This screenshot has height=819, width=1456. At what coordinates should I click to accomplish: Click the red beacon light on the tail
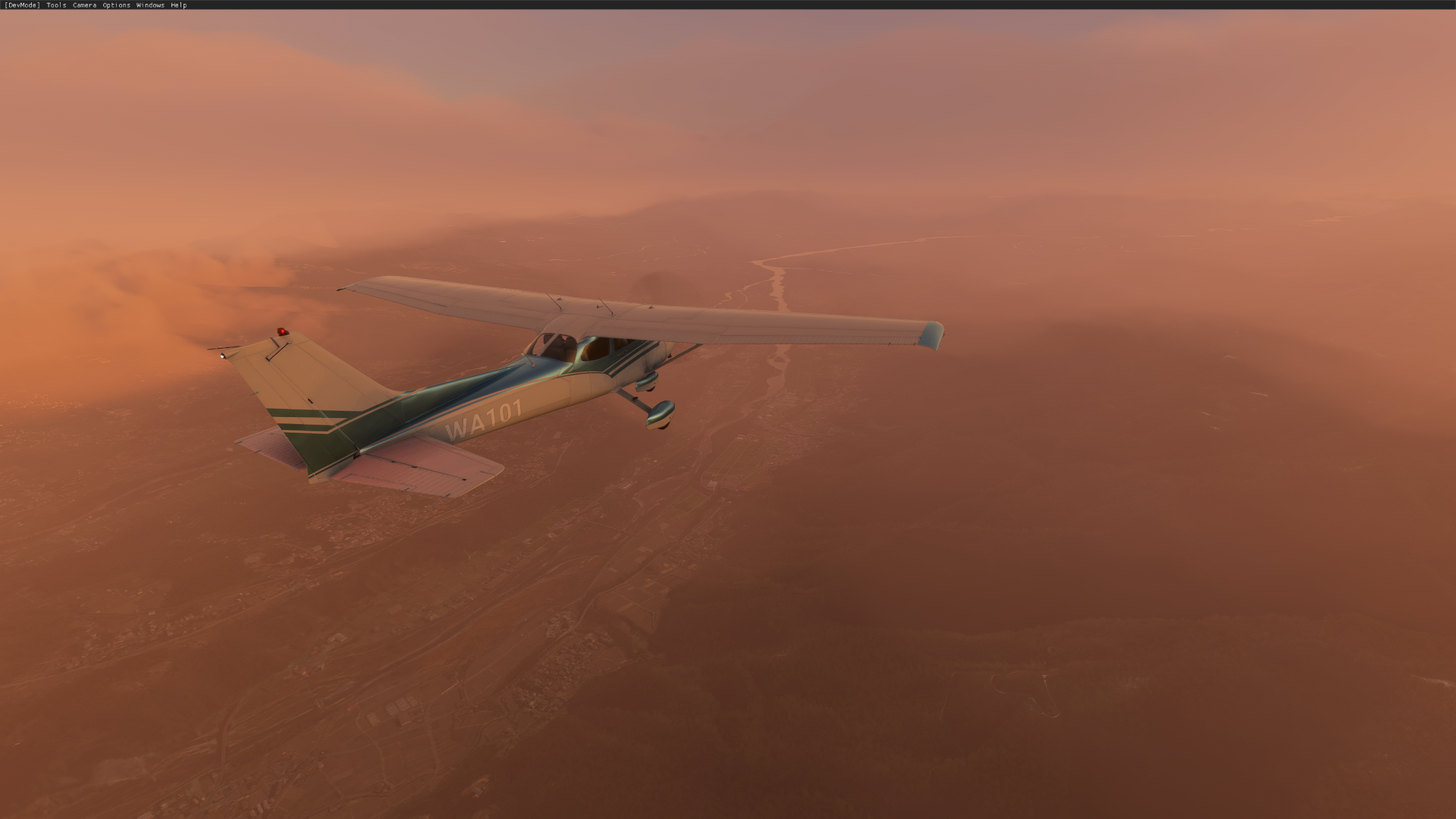[x=281, y=330]
